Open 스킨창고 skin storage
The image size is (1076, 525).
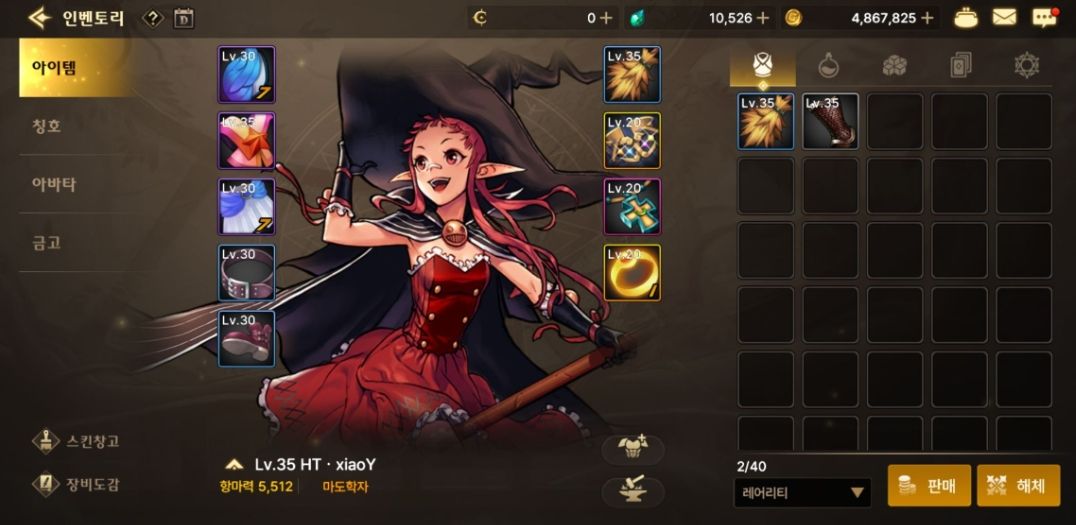click(80, 441)
